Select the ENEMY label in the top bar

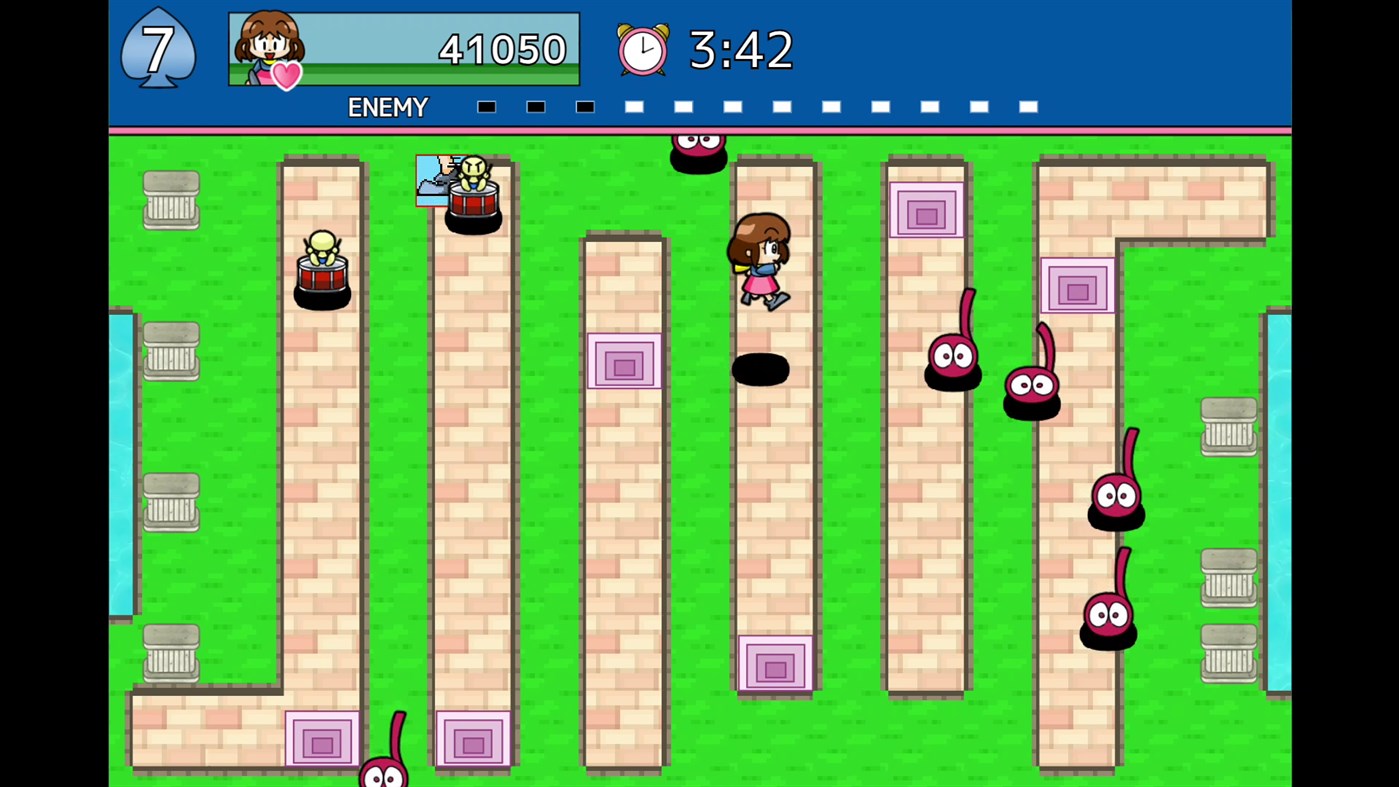(388, 107)
